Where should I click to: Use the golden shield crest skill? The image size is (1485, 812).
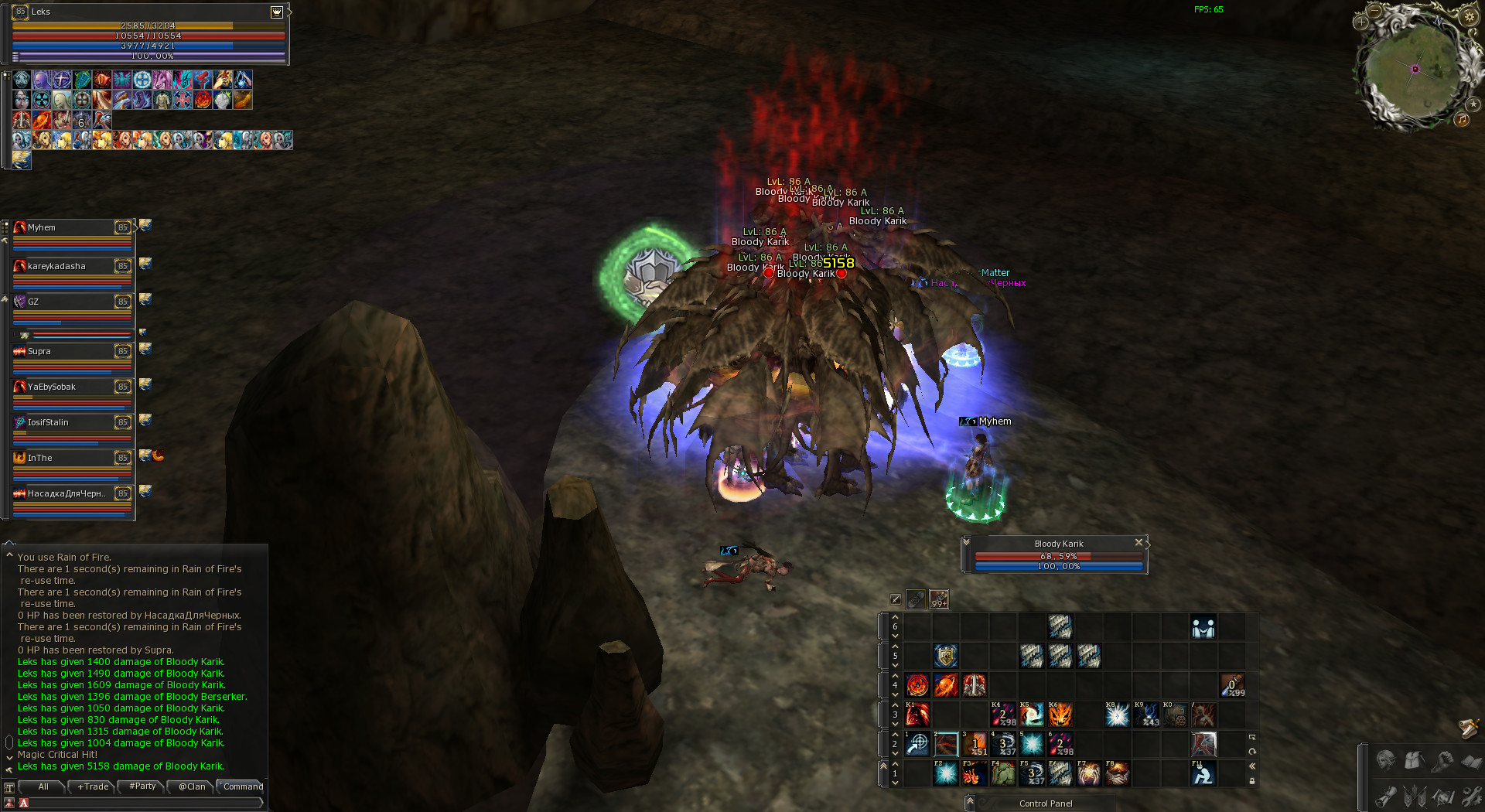(946, 656)
